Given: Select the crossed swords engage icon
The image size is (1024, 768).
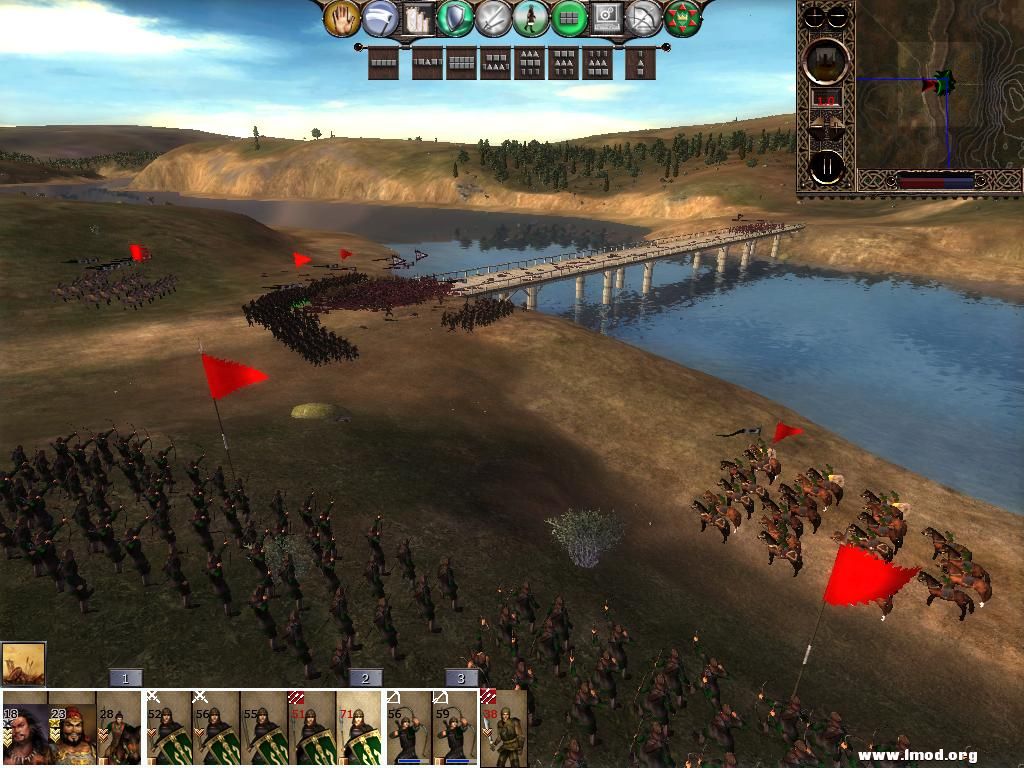Looking at the screenshot, I should pyautogui.click(x=492, y=18).
